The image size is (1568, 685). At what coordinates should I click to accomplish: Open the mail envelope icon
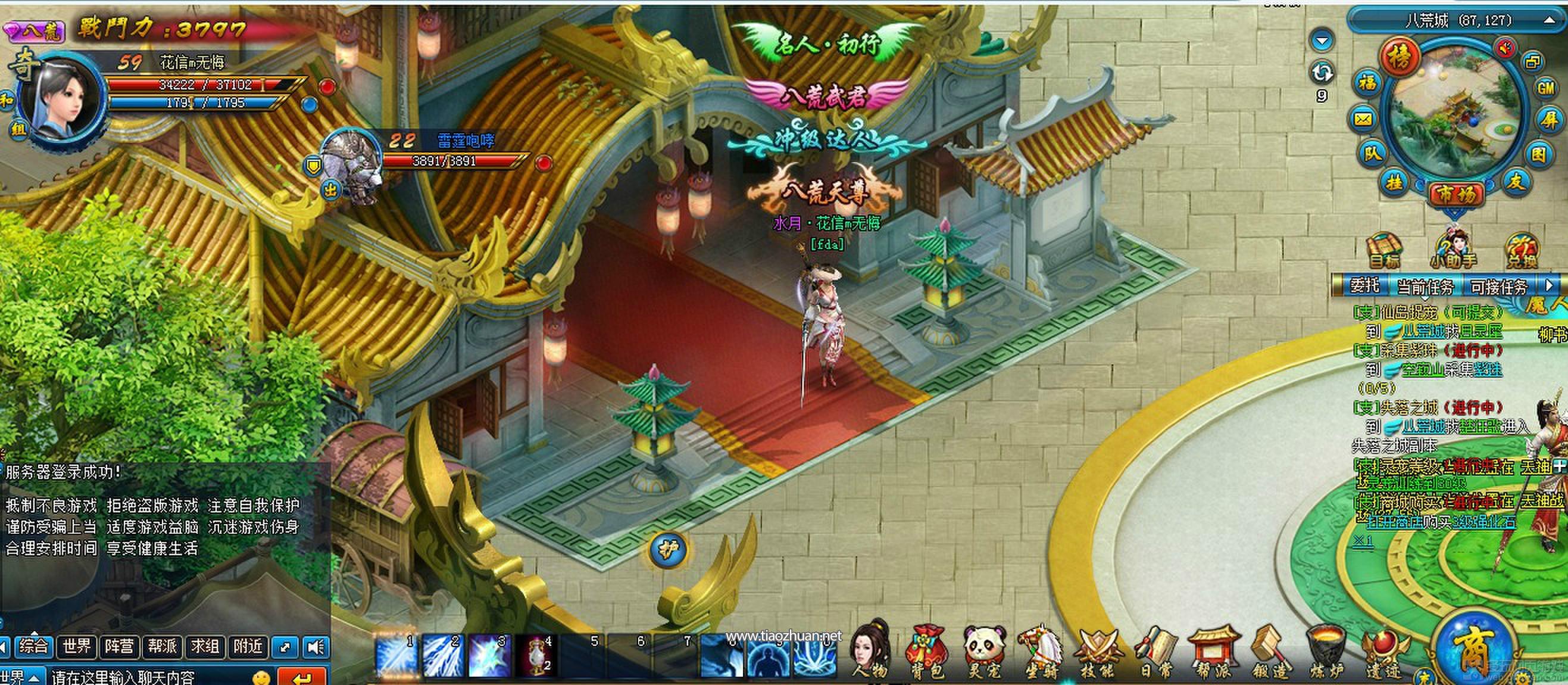[1363, 119]
